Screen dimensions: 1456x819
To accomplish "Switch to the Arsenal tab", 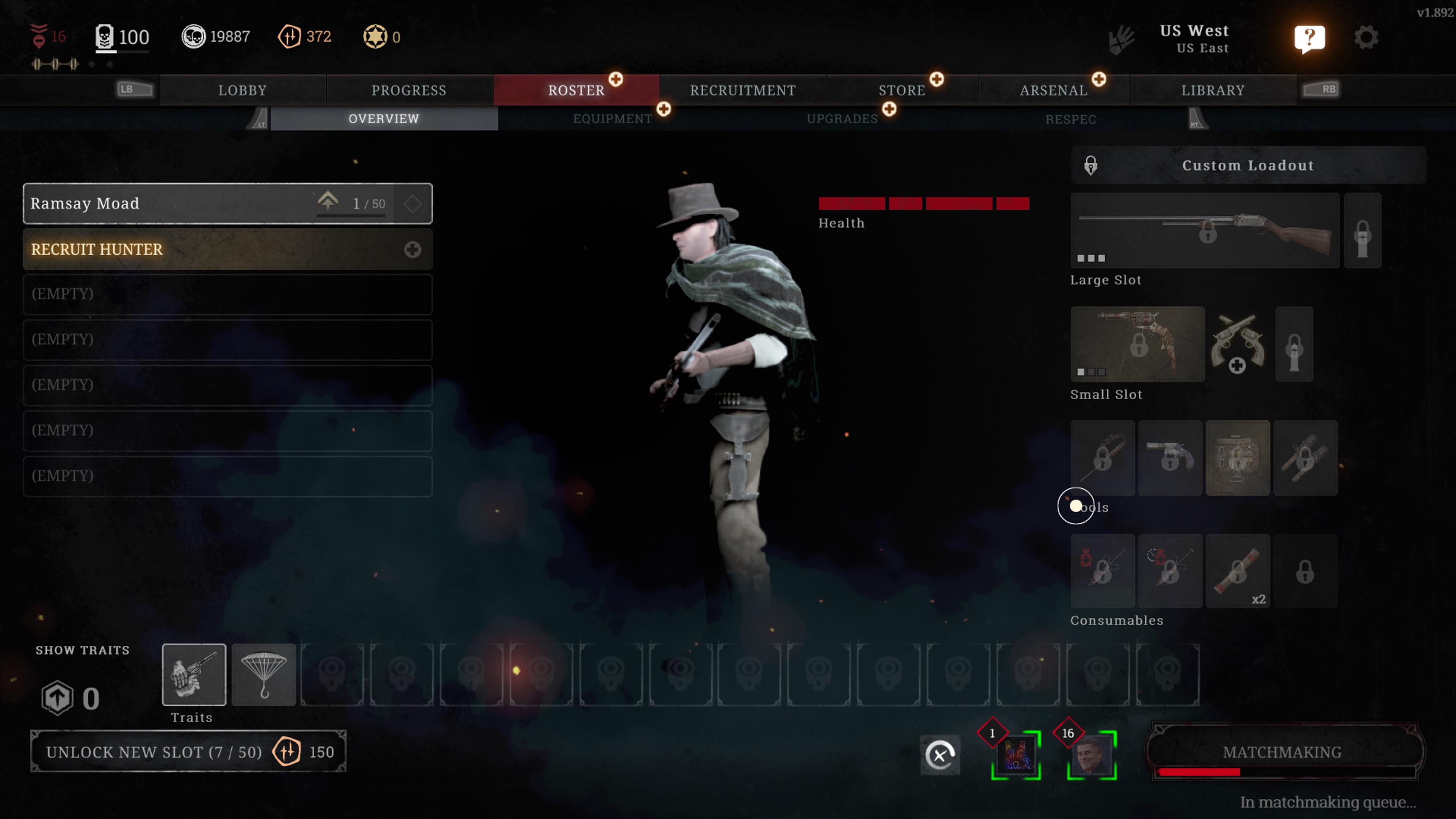I will coord(1053,90).
